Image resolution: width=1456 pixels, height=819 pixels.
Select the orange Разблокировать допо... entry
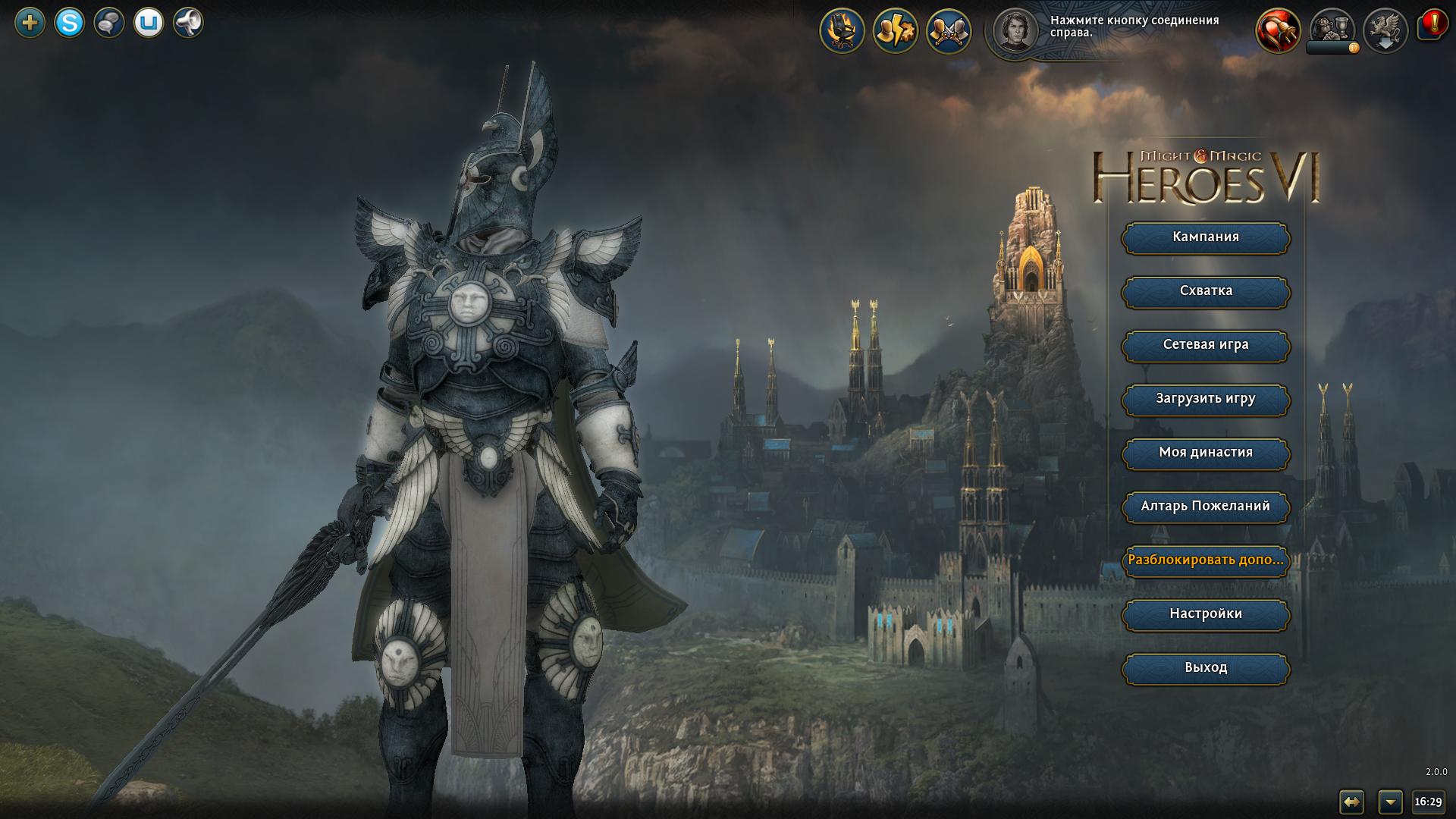[1206, 560]
